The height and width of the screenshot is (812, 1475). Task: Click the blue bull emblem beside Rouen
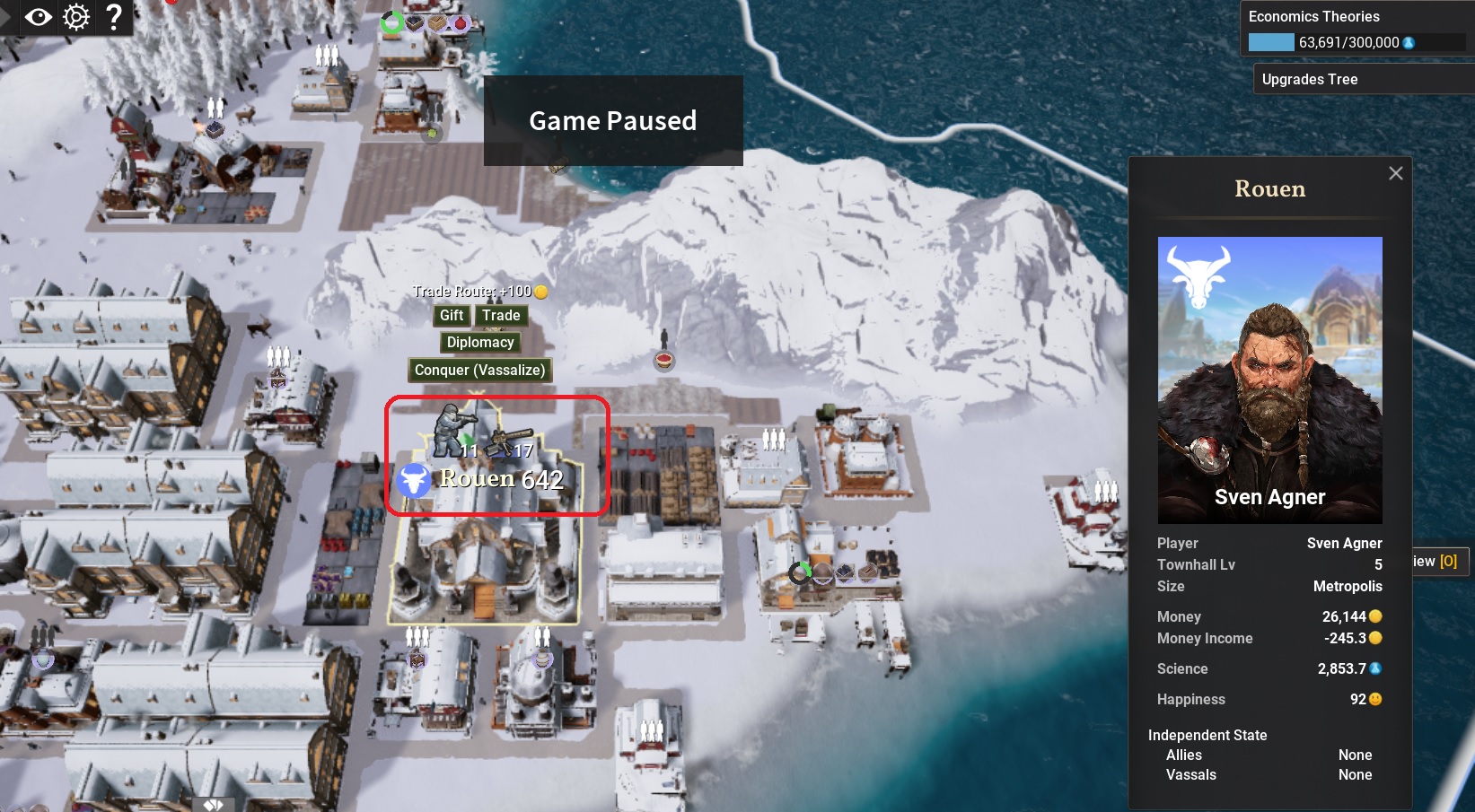click(x=413, y=481)
